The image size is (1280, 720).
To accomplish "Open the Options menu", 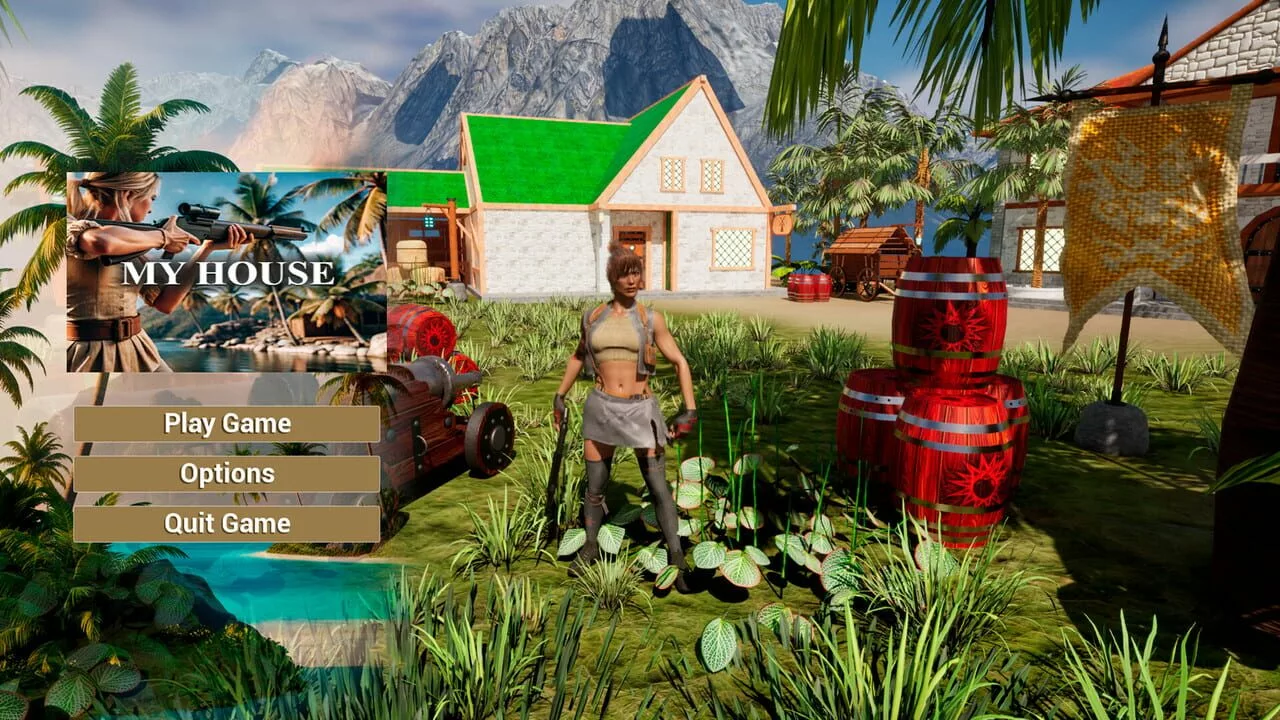I will (x=227, y=474).
